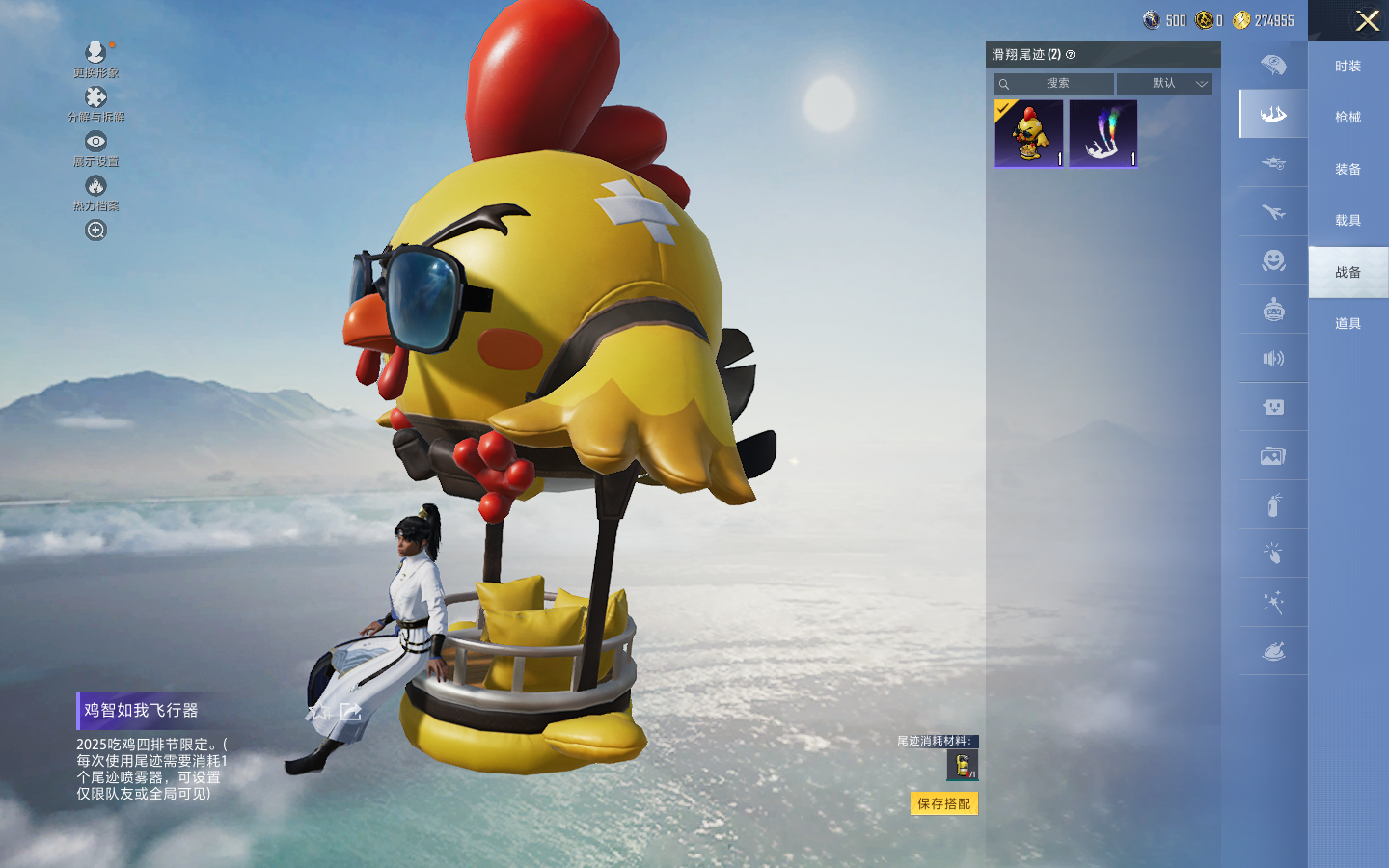Select the 装备 (equipment) tab
Screen dimensions: 1389x868
click(1348, 169)
